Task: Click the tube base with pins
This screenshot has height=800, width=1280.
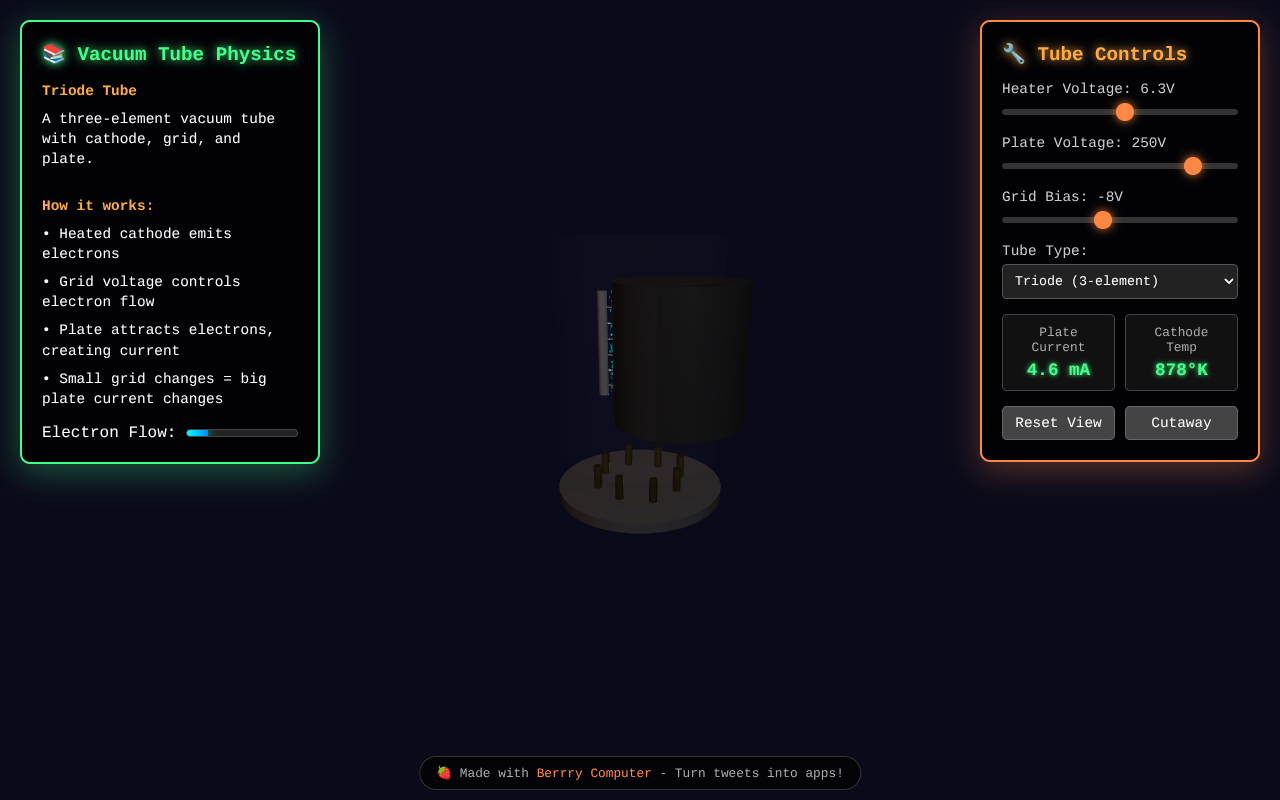Action: (640, 490)
